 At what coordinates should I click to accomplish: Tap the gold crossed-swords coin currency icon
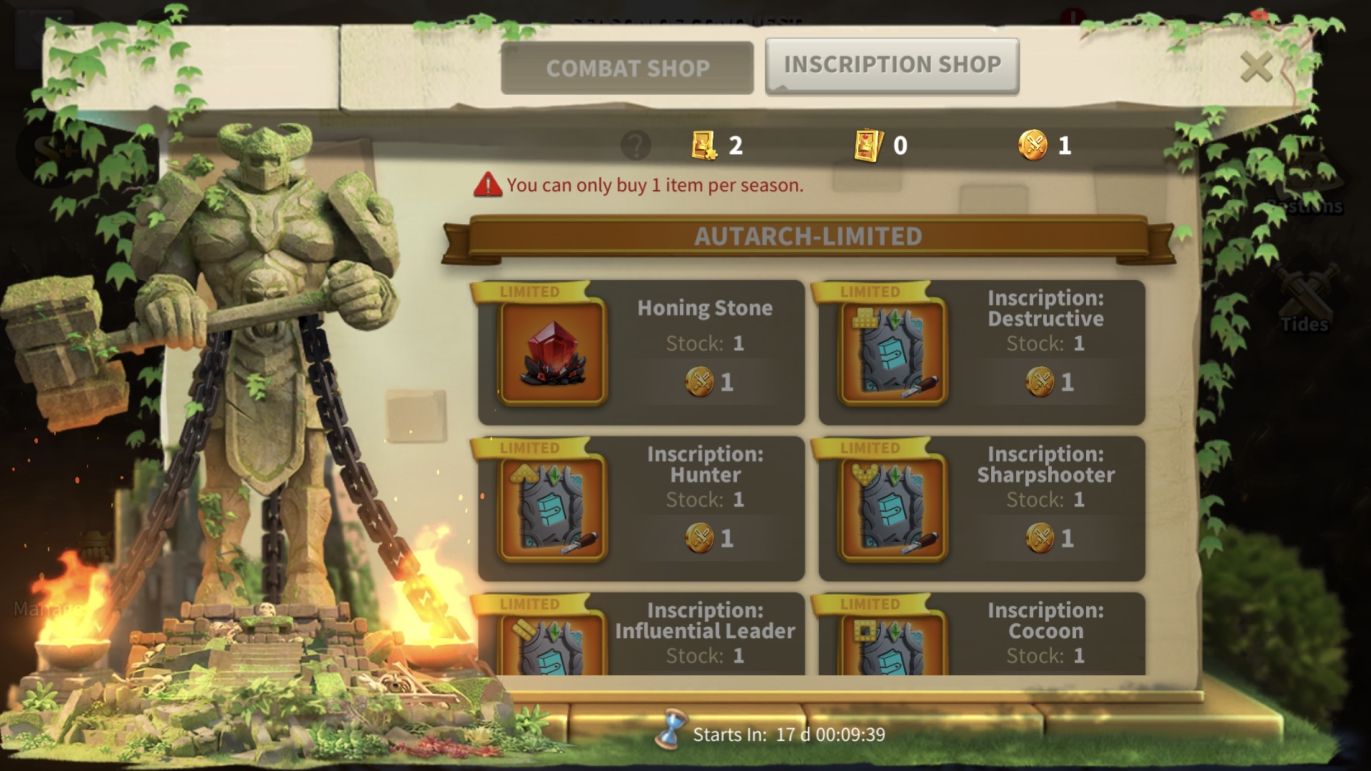1033,146
